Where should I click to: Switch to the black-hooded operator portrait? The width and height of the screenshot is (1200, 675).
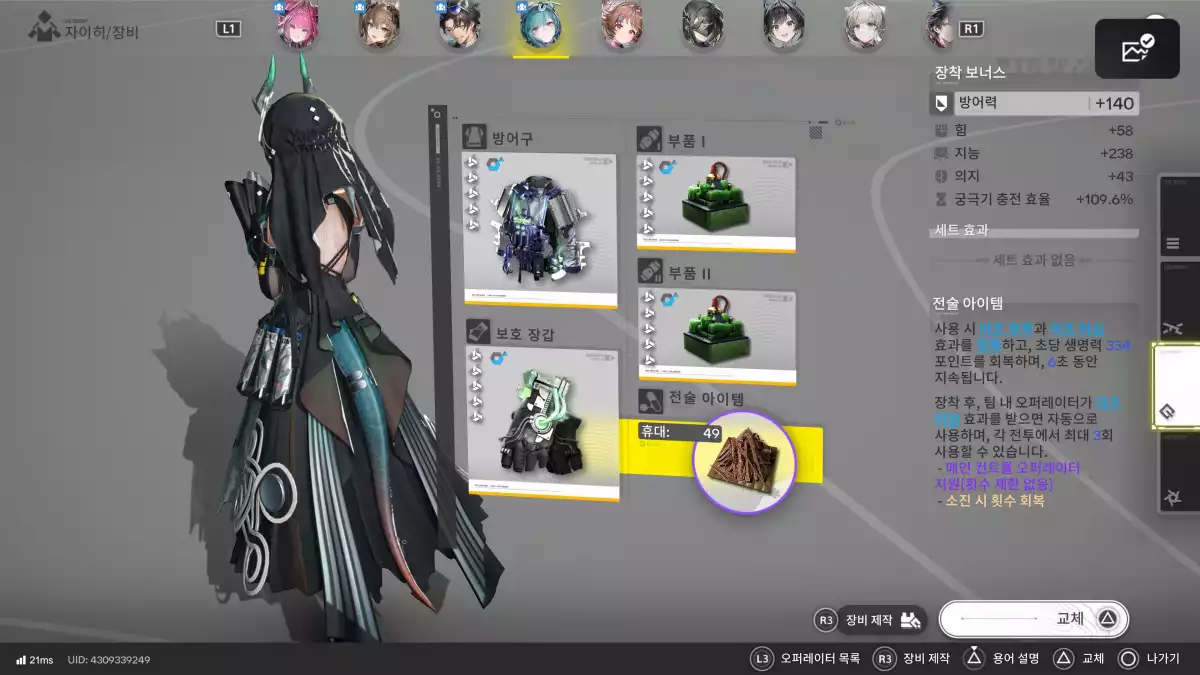[x=703, y=27]
